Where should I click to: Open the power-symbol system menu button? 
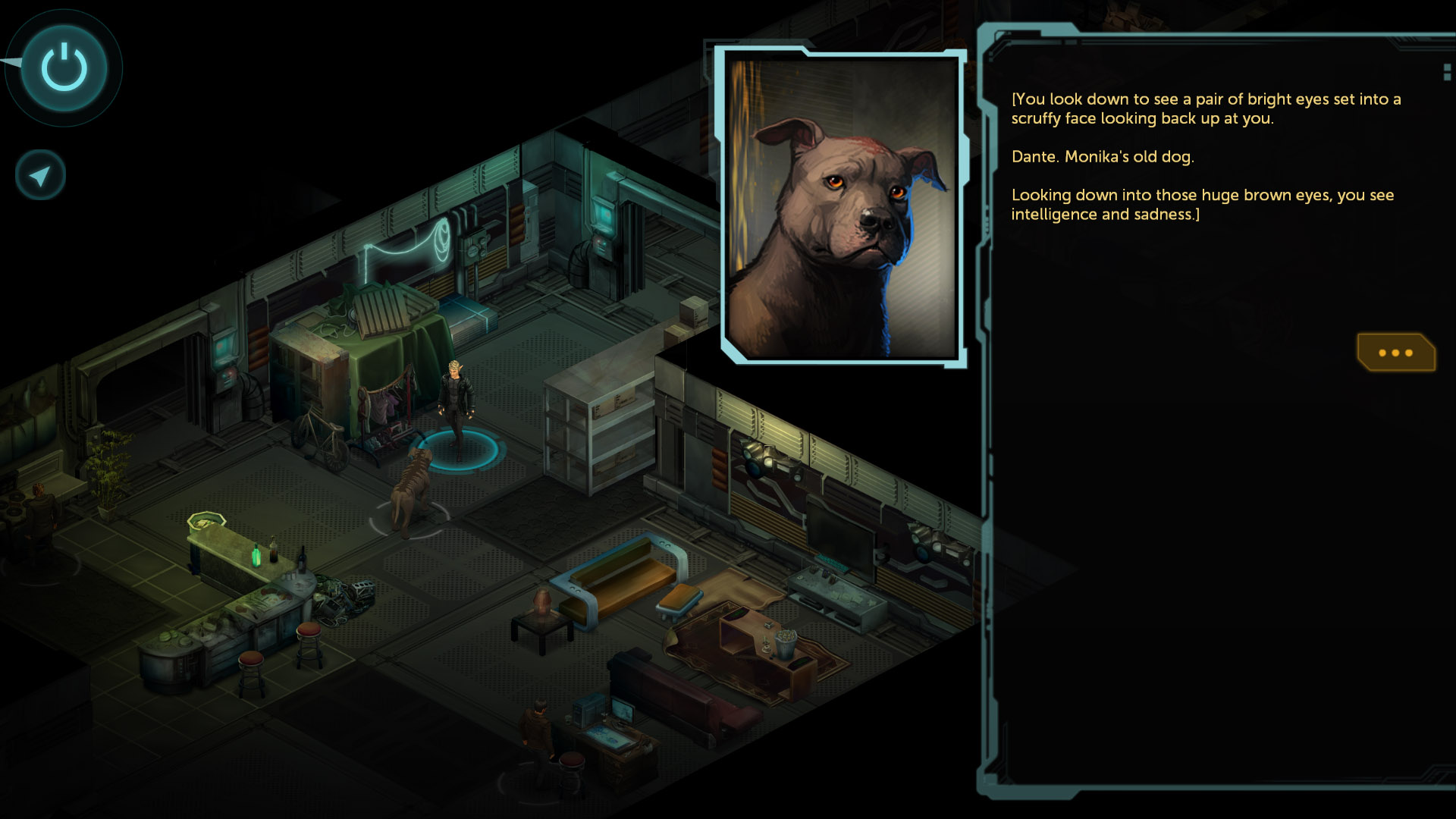64,68
